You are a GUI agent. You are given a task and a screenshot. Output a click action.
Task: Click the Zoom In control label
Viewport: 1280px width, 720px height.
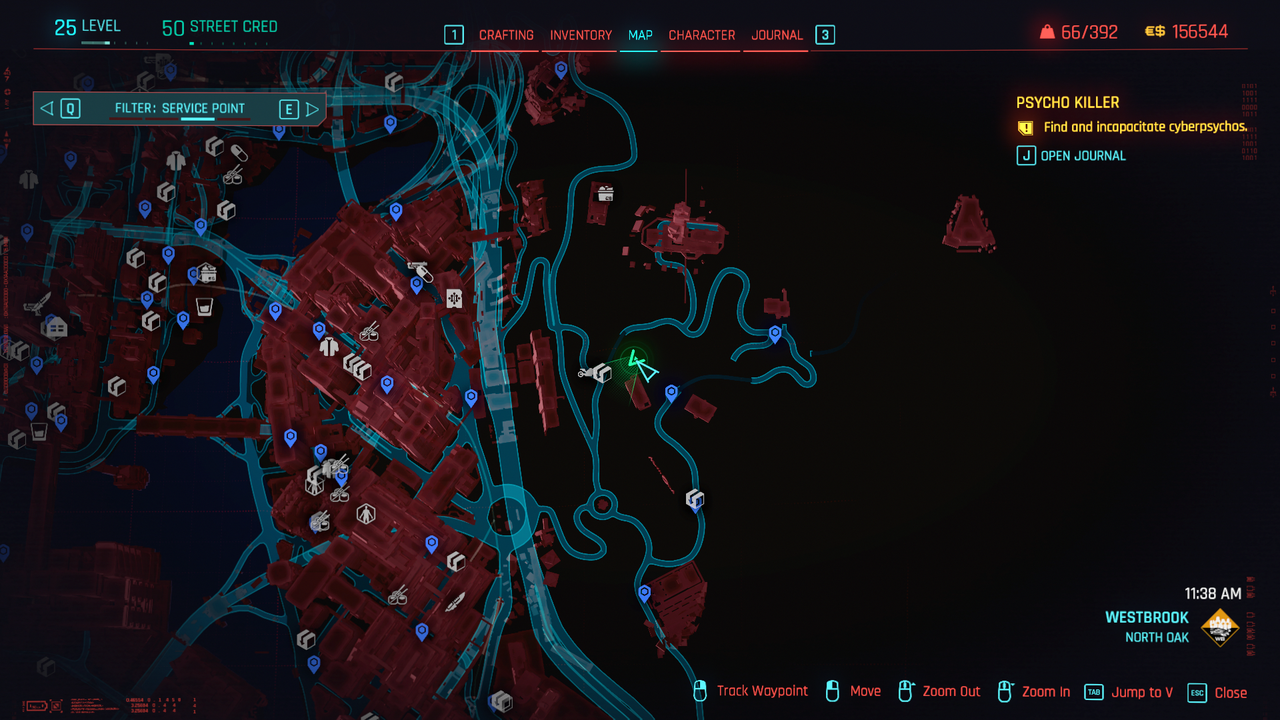point(1046,692)
